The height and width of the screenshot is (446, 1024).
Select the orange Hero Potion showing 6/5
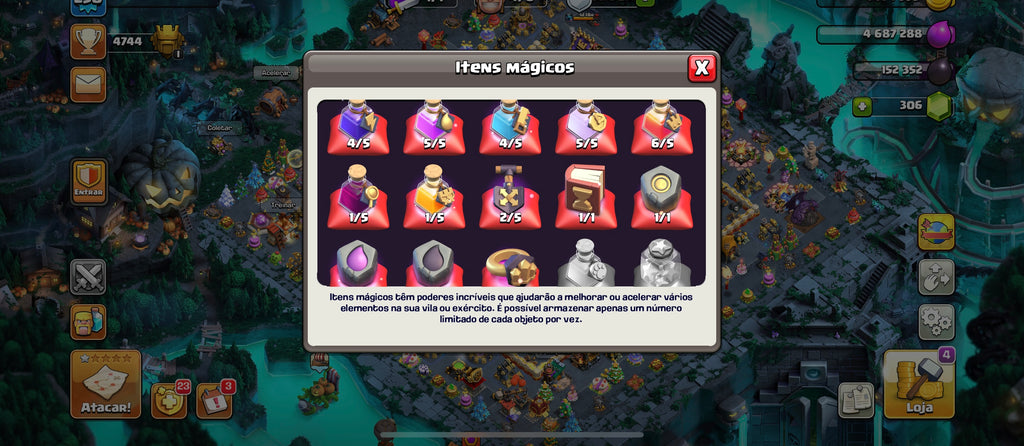pyautogui.click(x=663, y=125)
